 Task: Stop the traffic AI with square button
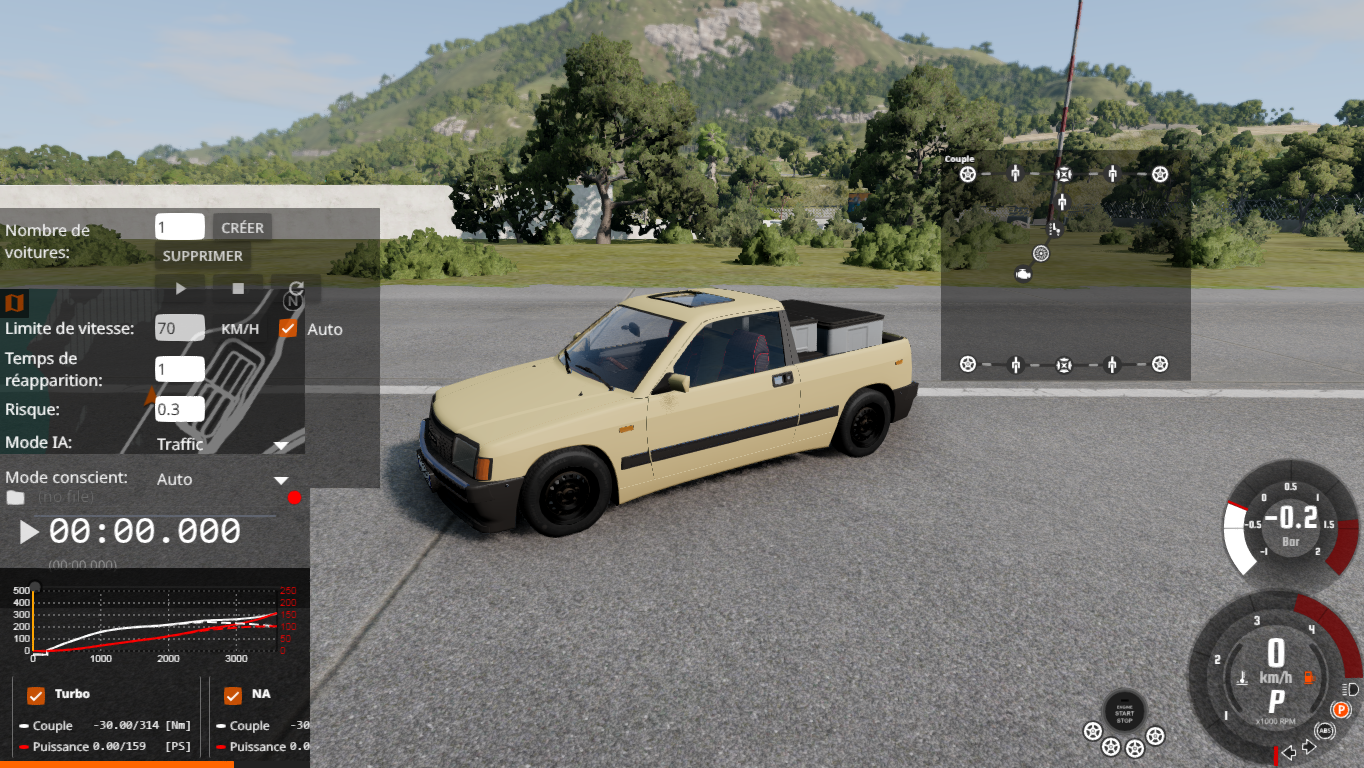[x=238, y=289]
